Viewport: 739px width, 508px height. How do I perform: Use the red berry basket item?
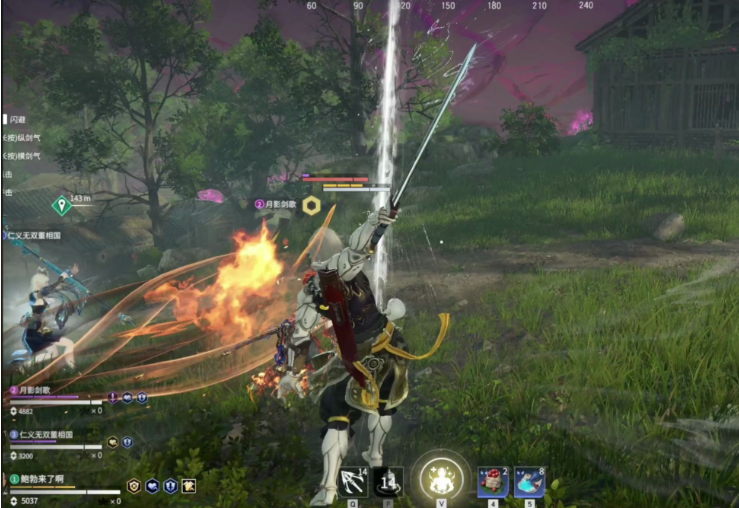coord(494,482)
